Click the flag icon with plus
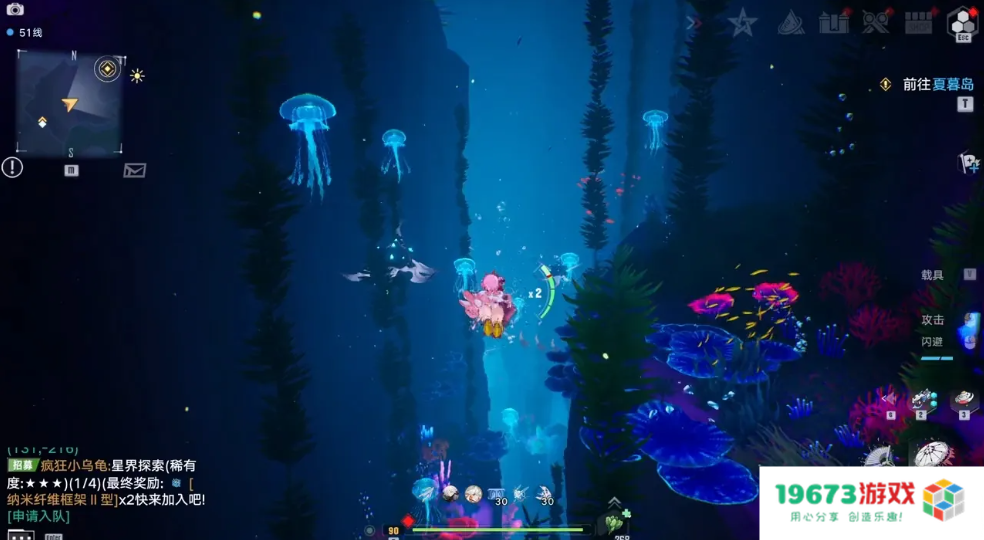 coord(968,162)
